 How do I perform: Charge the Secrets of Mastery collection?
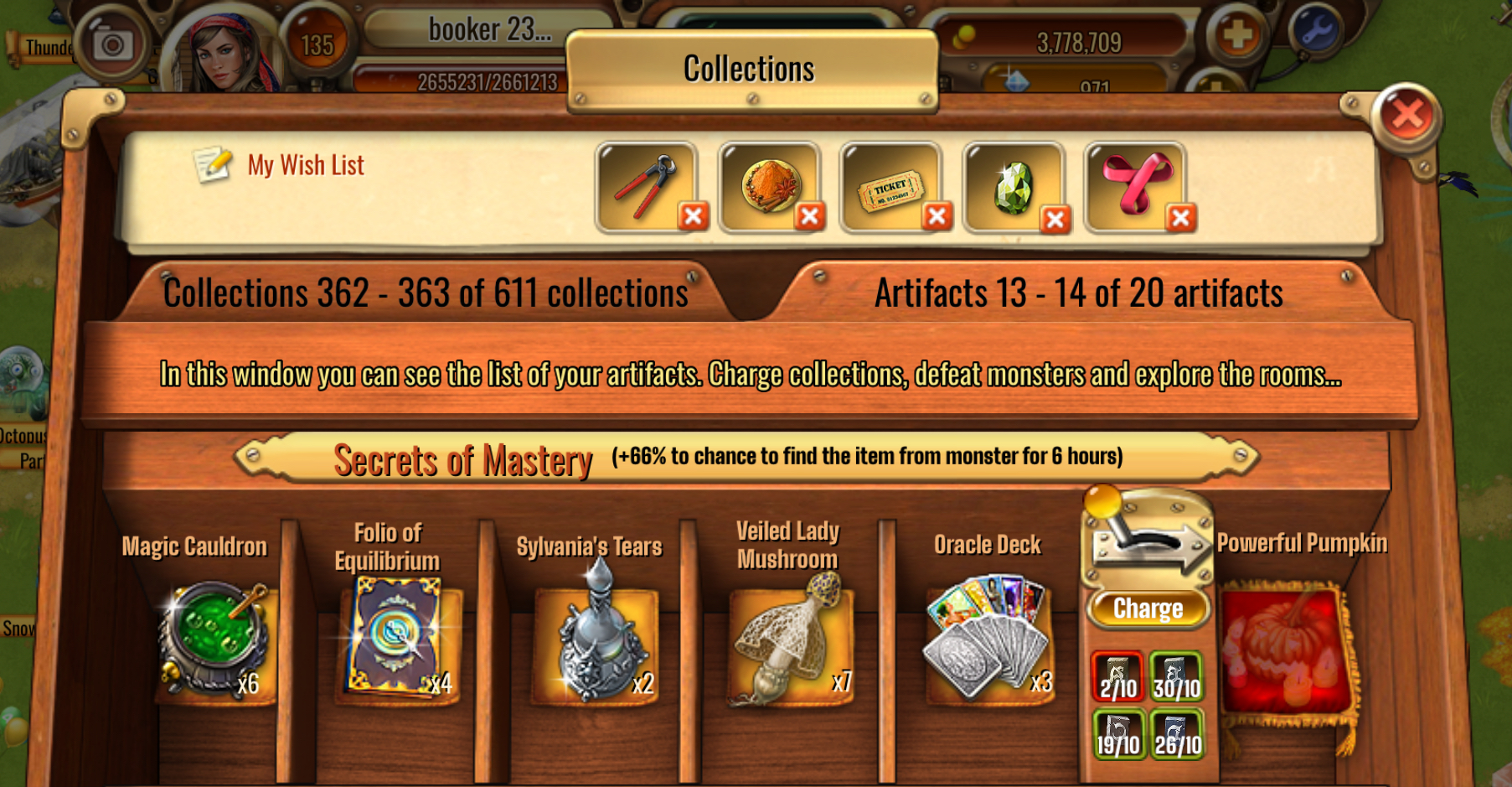point(1148,608)
